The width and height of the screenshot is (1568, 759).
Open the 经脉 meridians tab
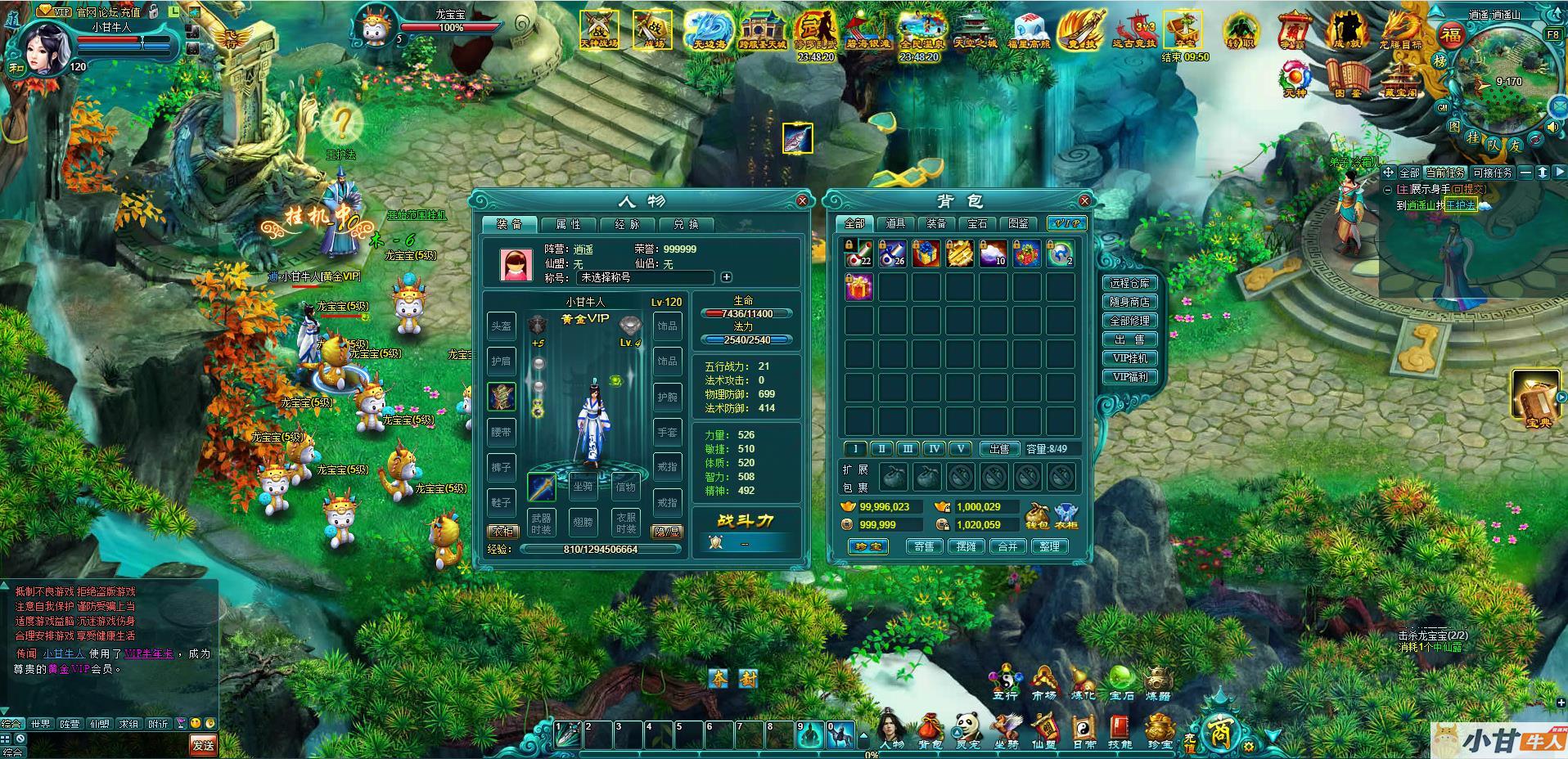pyautogui.click(x=627, y=224)
